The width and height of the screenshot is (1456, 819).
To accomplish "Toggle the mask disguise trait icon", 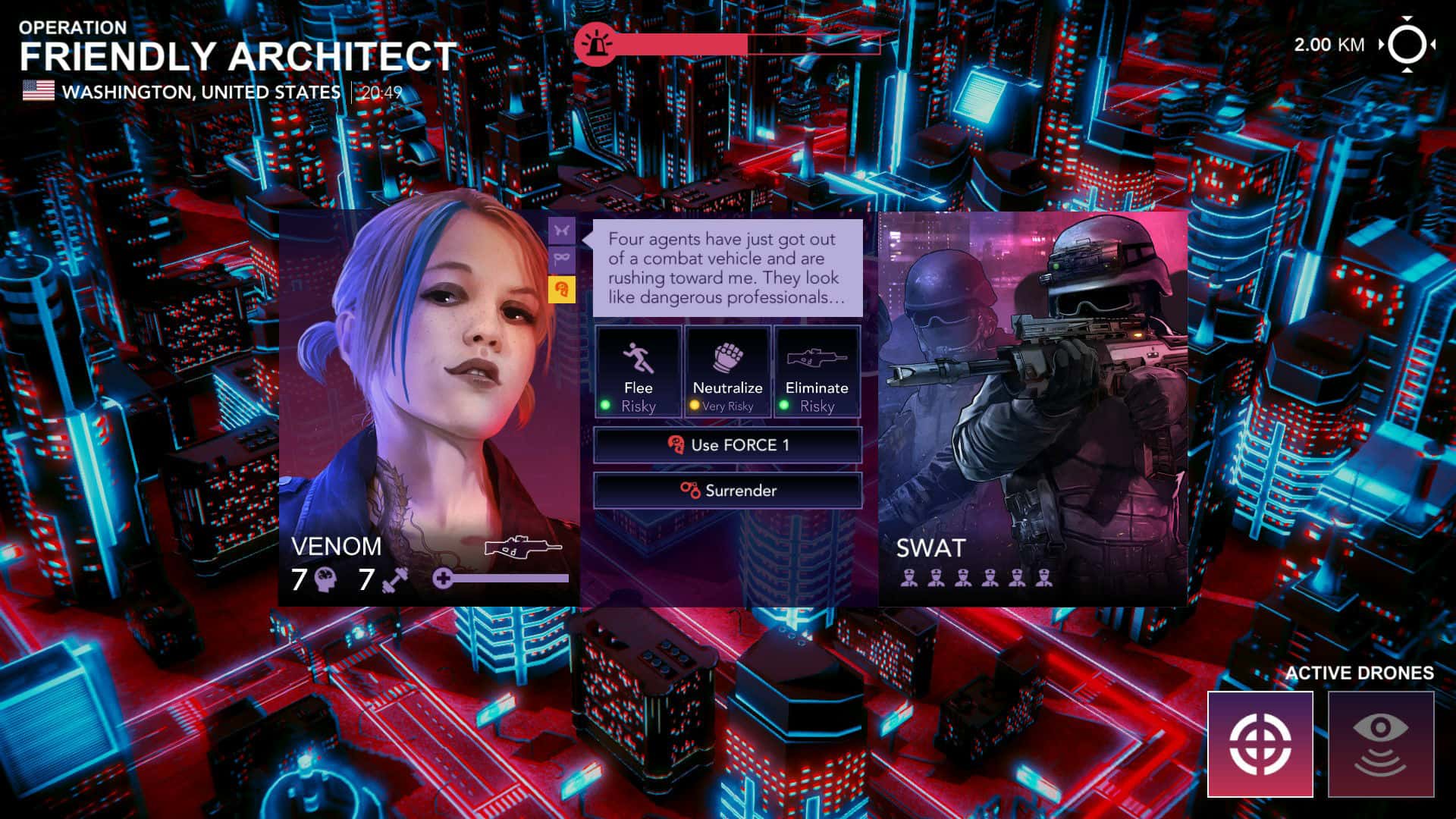I will [x=562, y=259].
